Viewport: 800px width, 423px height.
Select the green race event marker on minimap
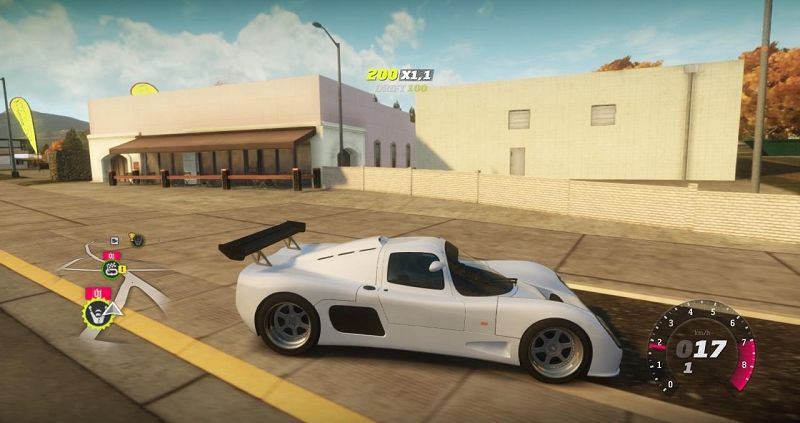[110, 268]
